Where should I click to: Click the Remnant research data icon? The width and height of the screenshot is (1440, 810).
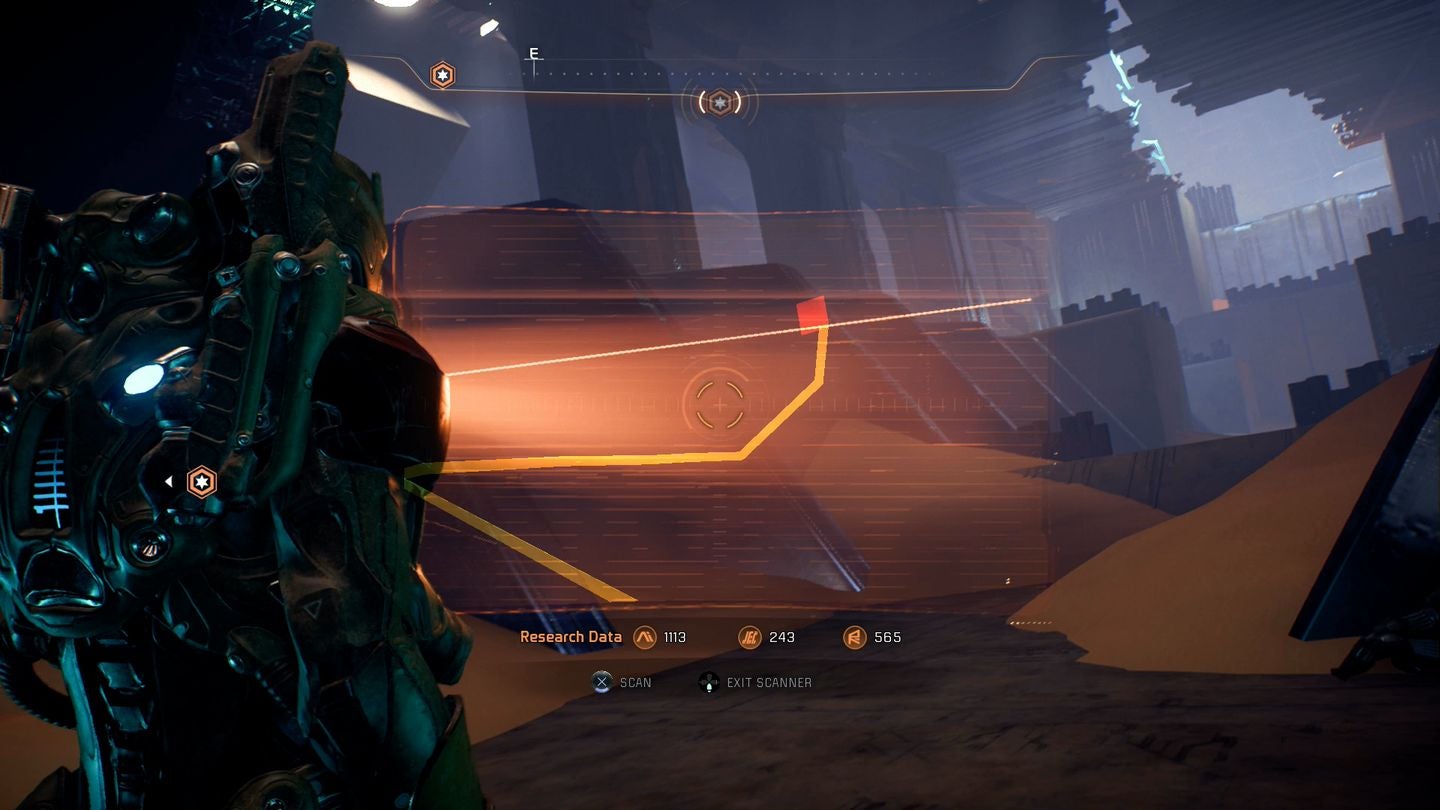point(854,637)
